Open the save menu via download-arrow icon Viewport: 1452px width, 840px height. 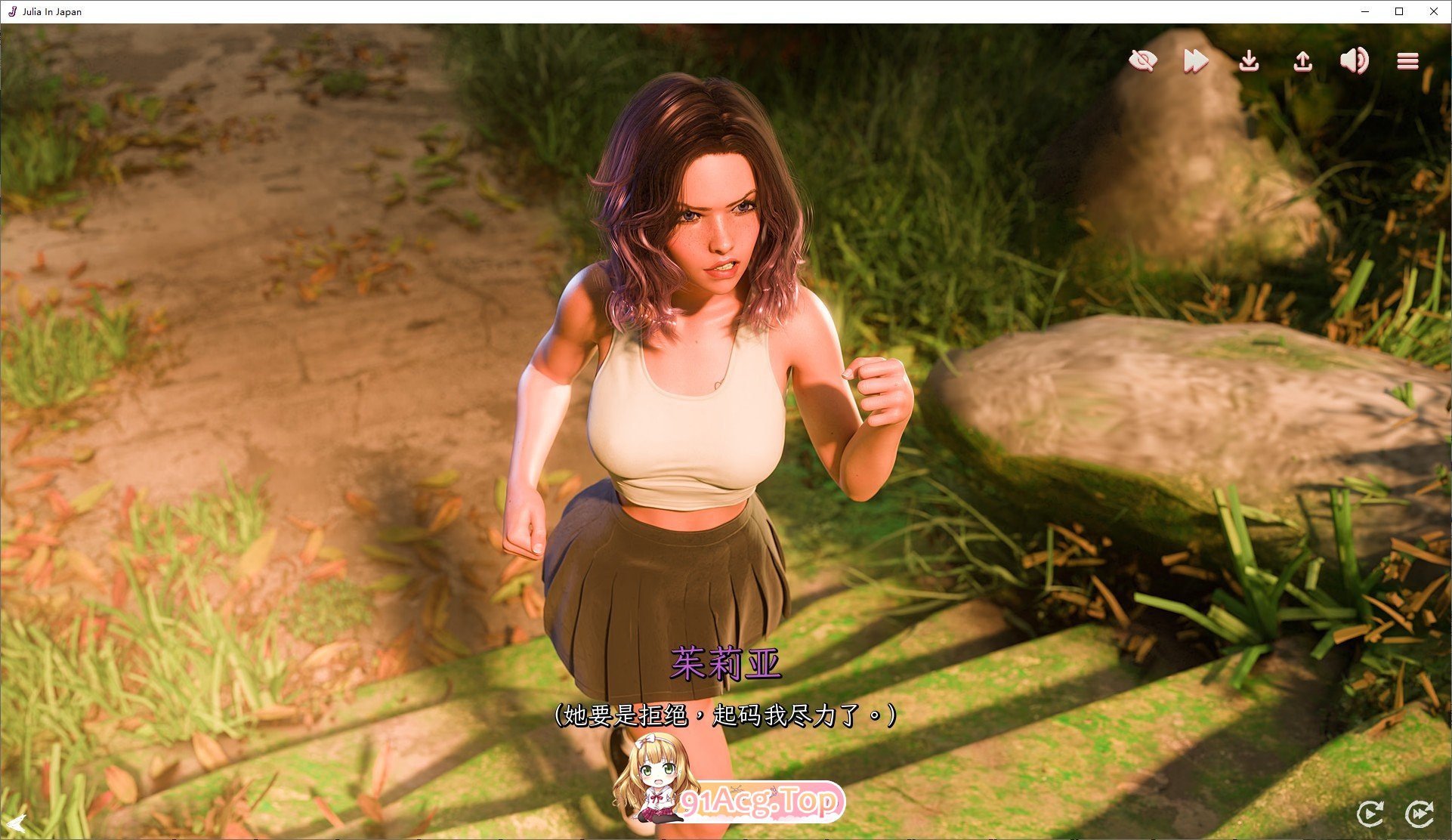pos(1249,60)
